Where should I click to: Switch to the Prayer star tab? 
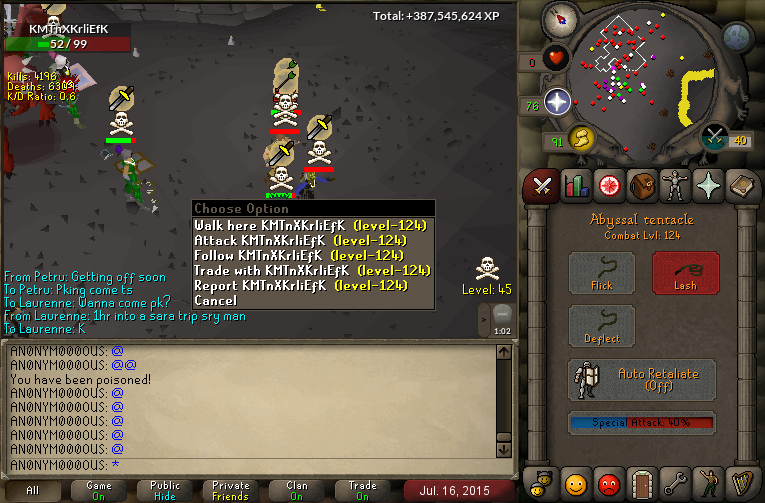(x=709, y=186)
